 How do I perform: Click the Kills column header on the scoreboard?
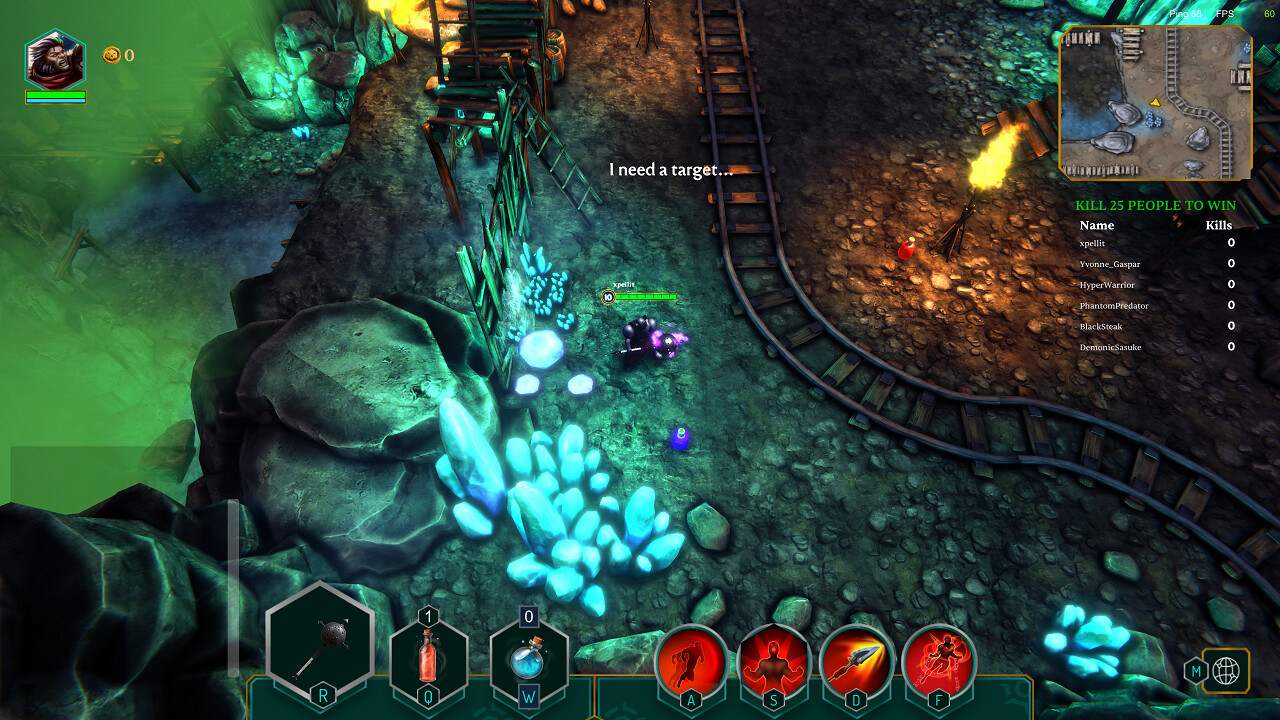click(1219, 225)
